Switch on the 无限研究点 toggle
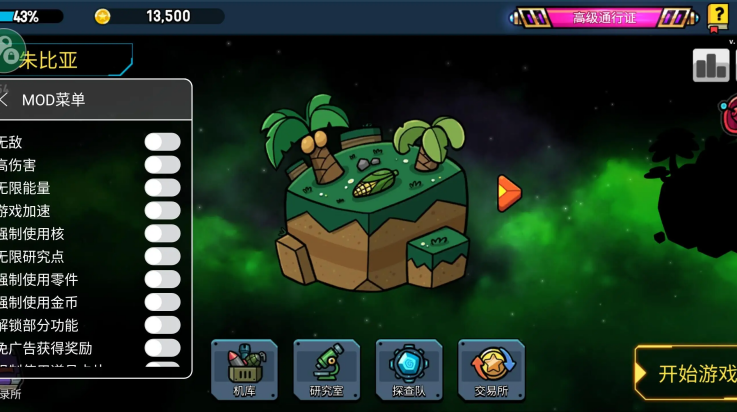Viewport: 737px width, 412px height. 162,257
